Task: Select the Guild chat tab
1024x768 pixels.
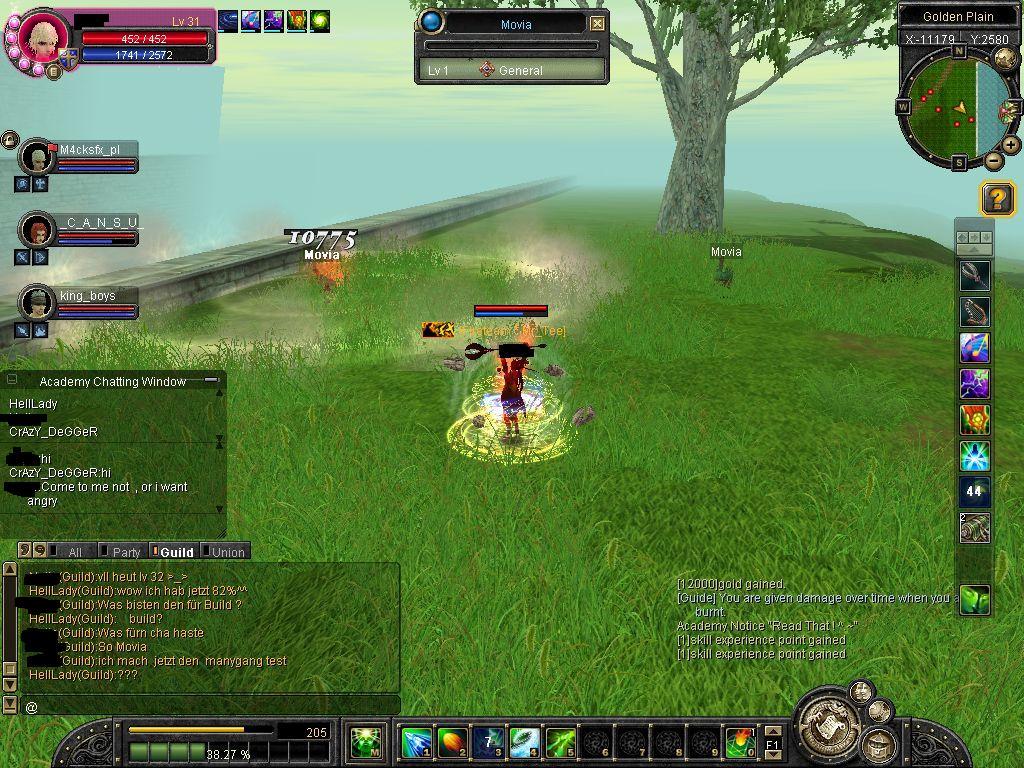Action: [x=176, y=552]
